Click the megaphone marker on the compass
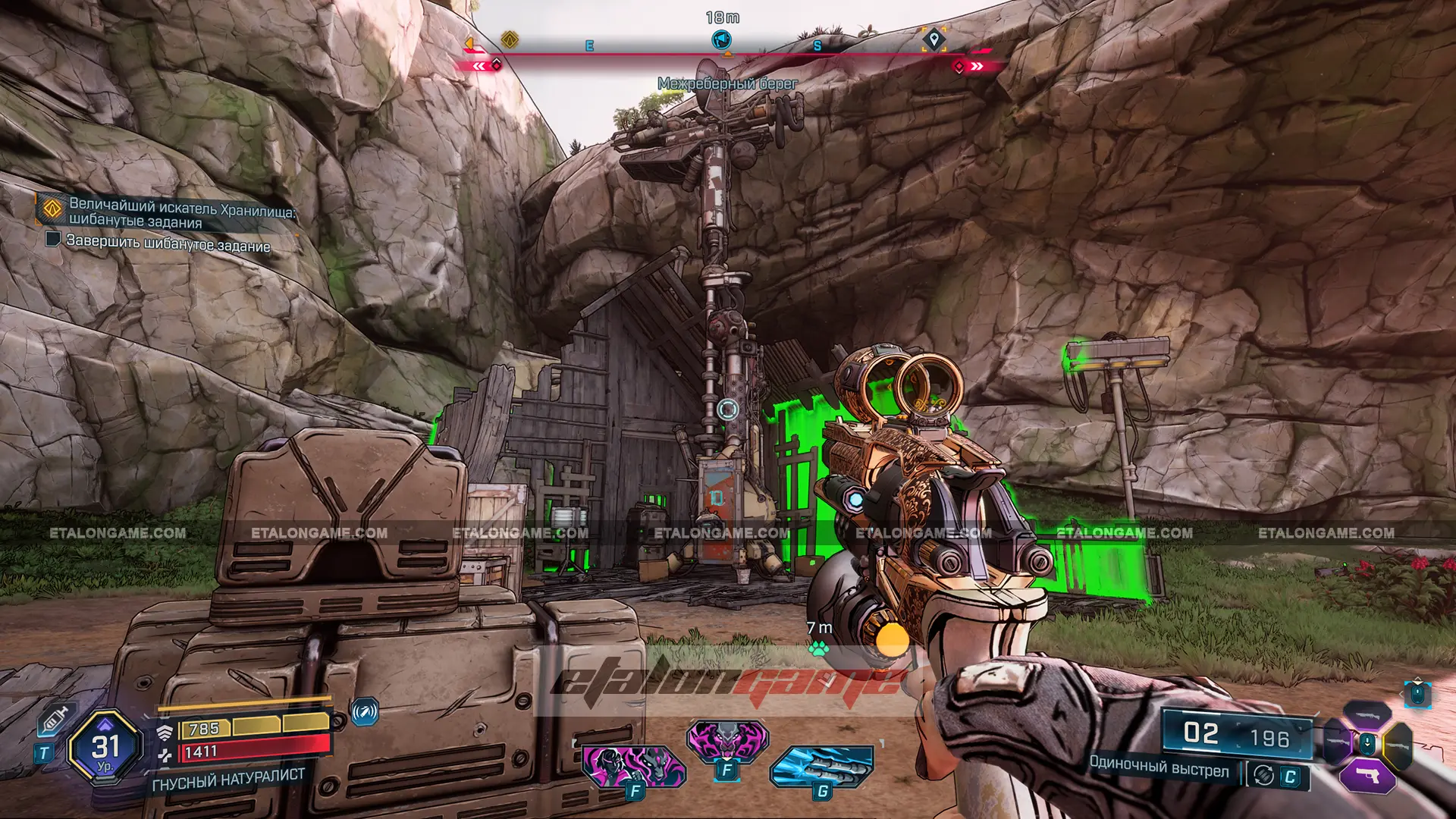 tap(723, 39)
